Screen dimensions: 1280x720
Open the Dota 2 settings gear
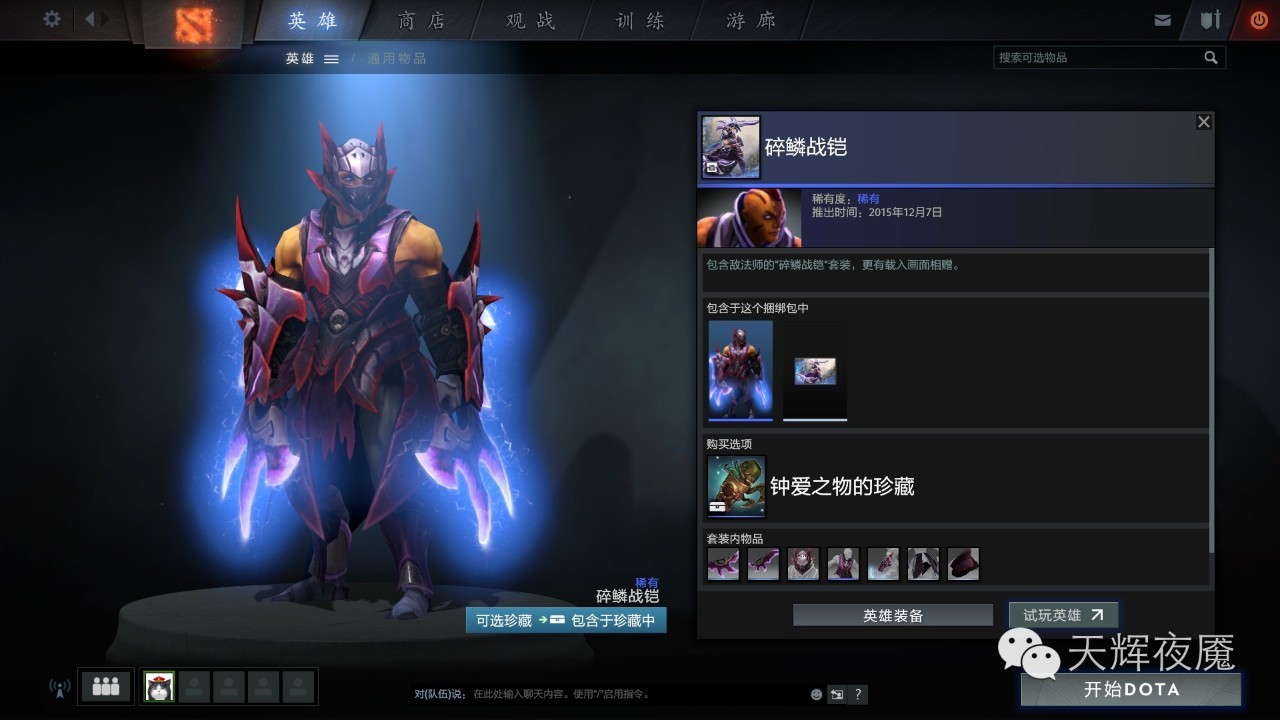51,19
